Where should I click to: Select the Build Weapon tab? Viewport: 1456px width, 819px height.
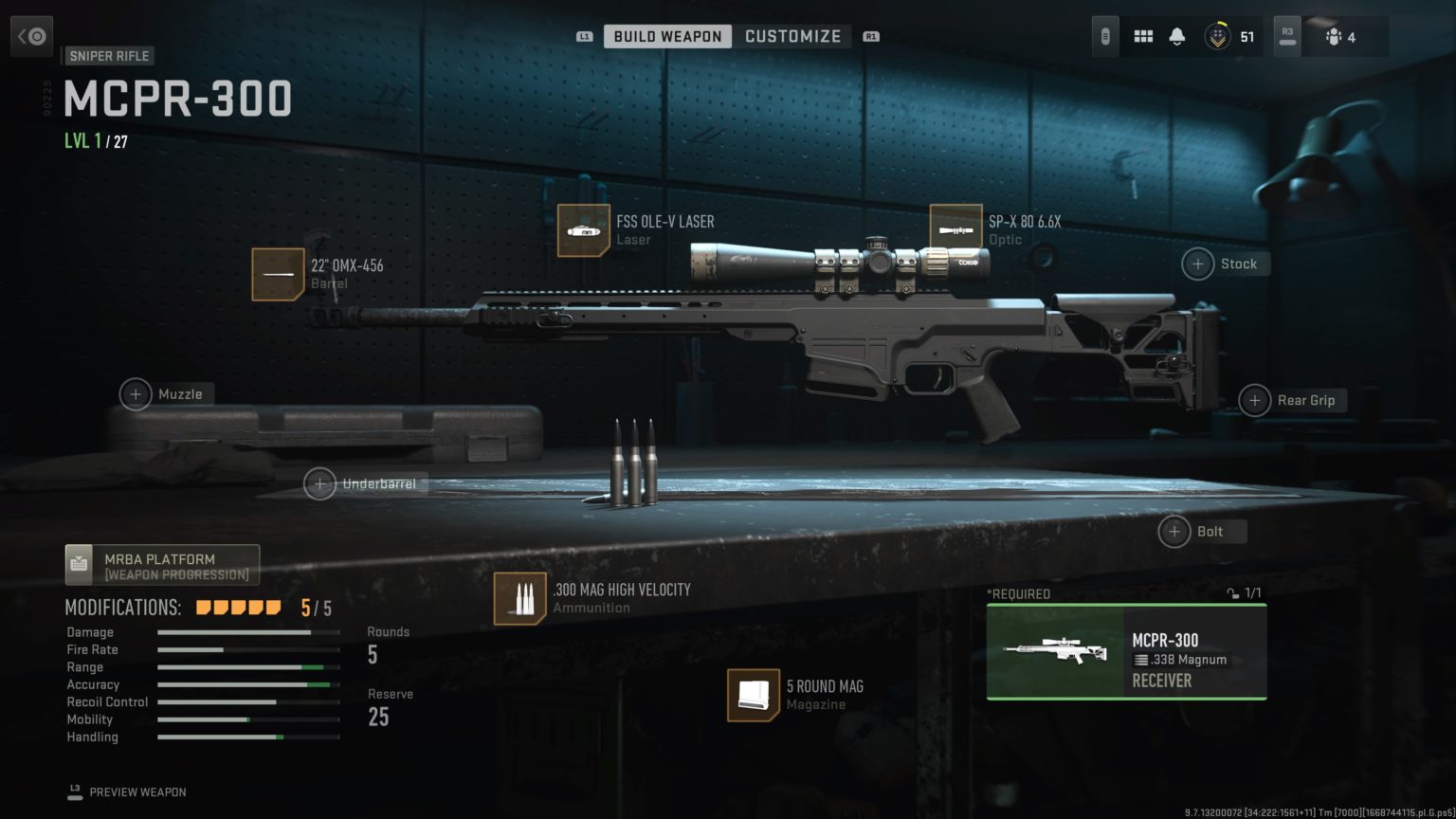coord(666,36)
